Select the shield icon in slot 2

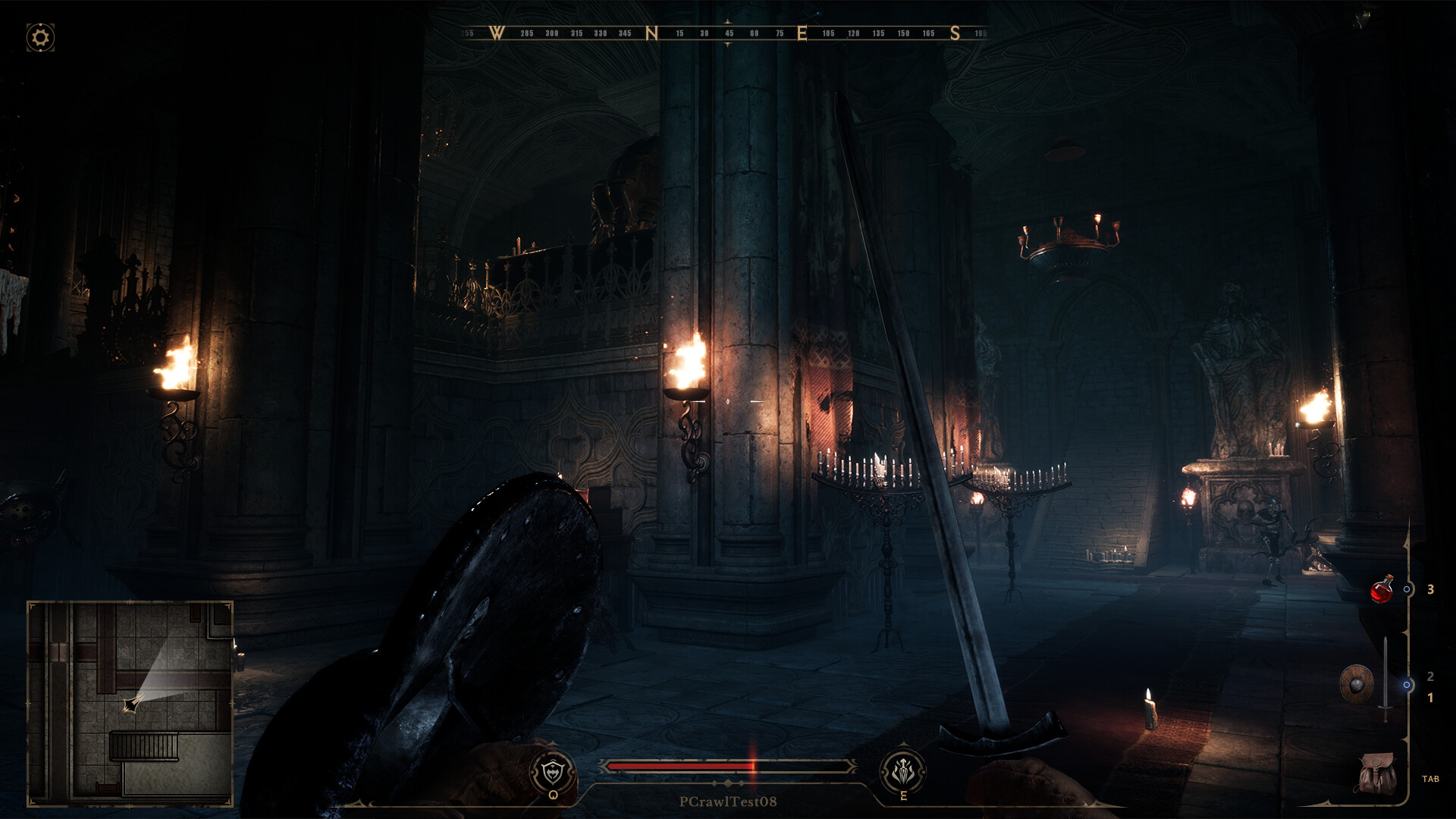click(x=1359, y=682)
